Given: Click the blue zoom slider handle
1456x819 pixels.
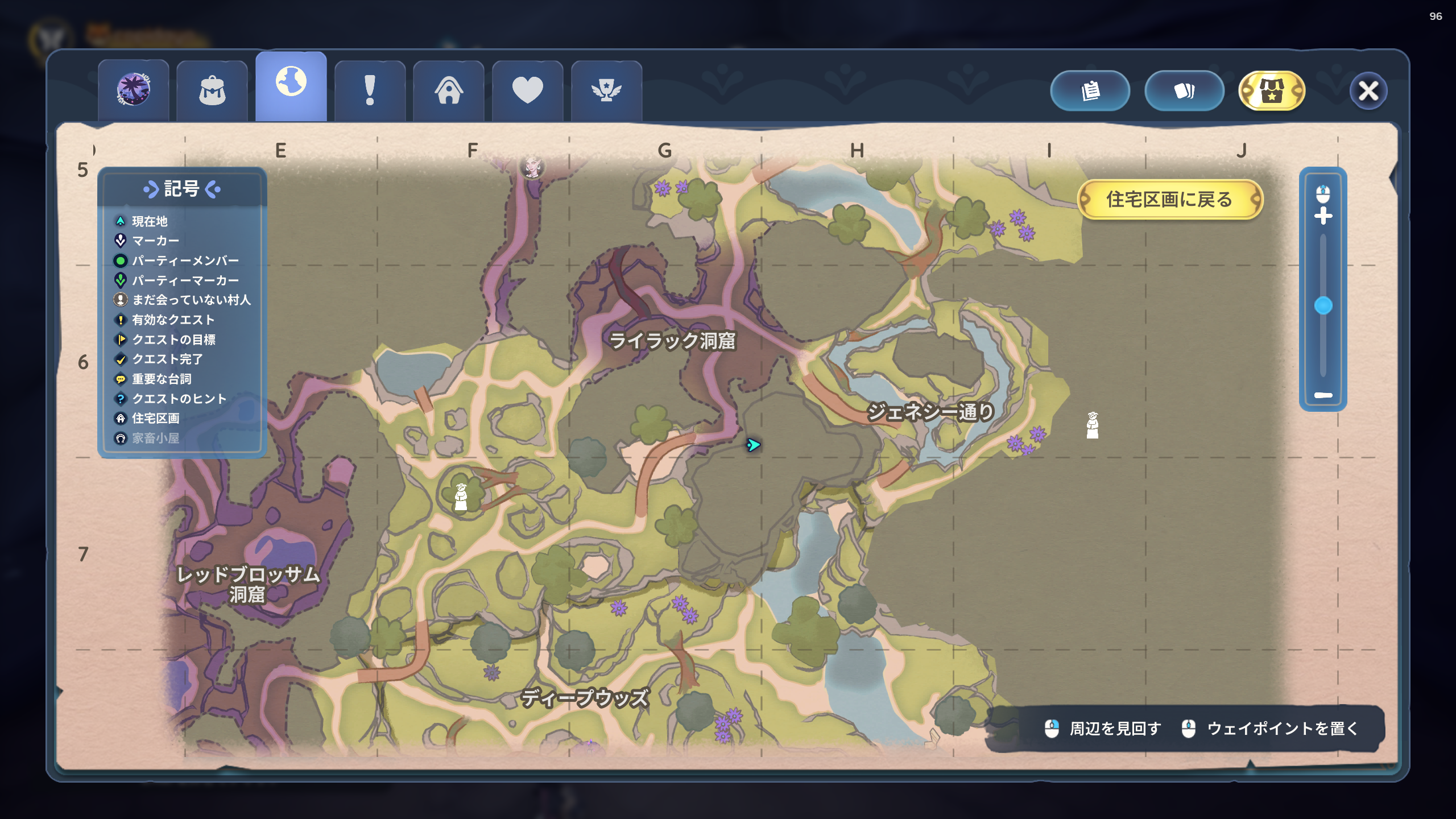Looking at the screenshot, I should tap(1323, 305).
